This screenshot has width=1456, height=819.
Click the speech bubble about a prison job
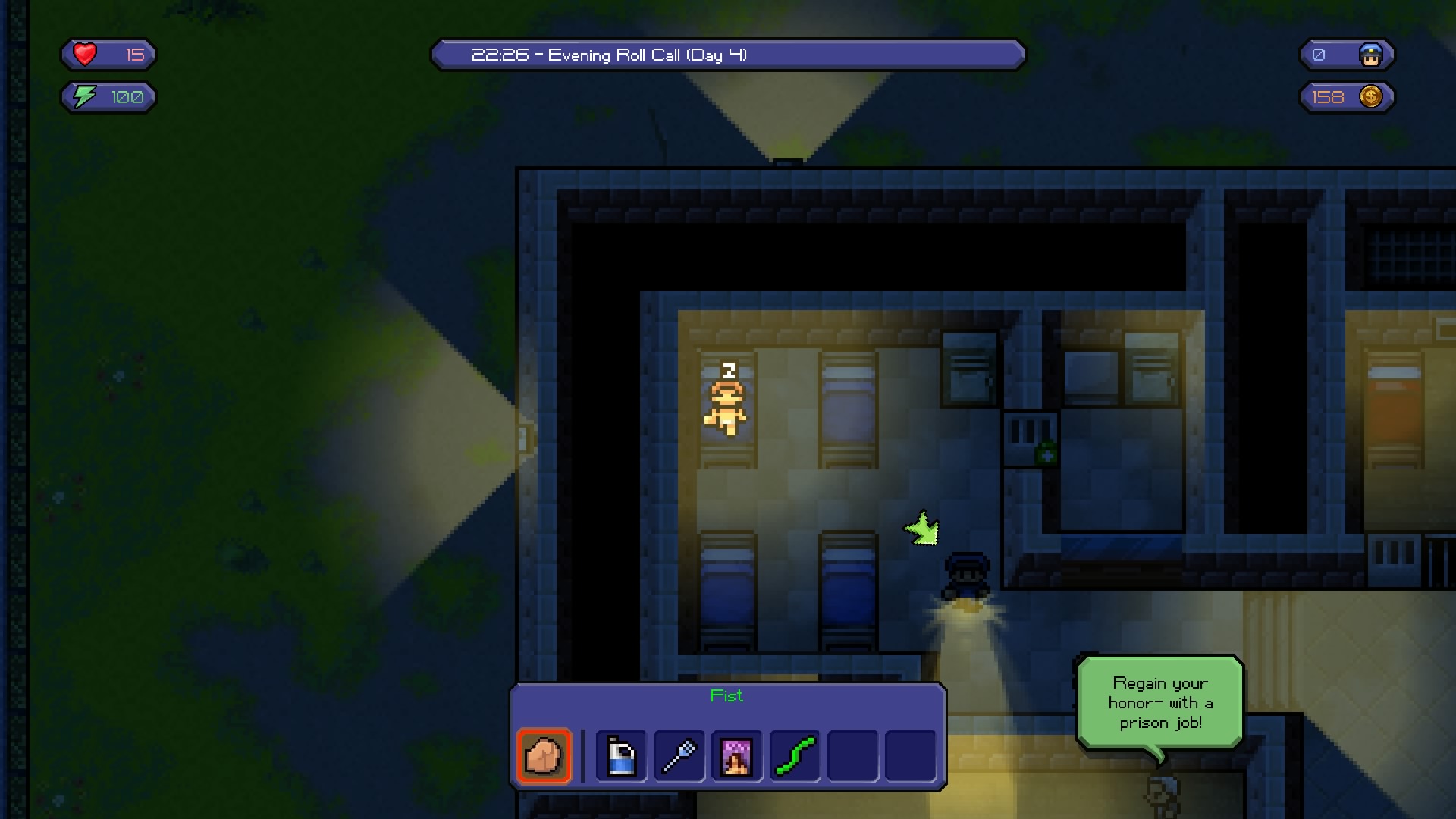pos(1162,703)
